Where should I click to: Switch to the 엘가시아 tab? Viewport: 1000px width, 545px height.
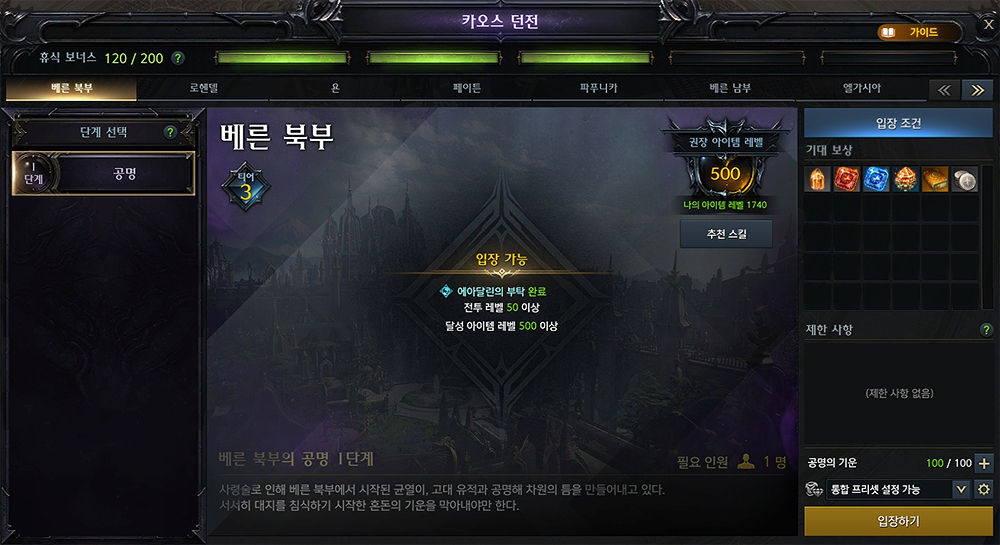click(862, 88)
